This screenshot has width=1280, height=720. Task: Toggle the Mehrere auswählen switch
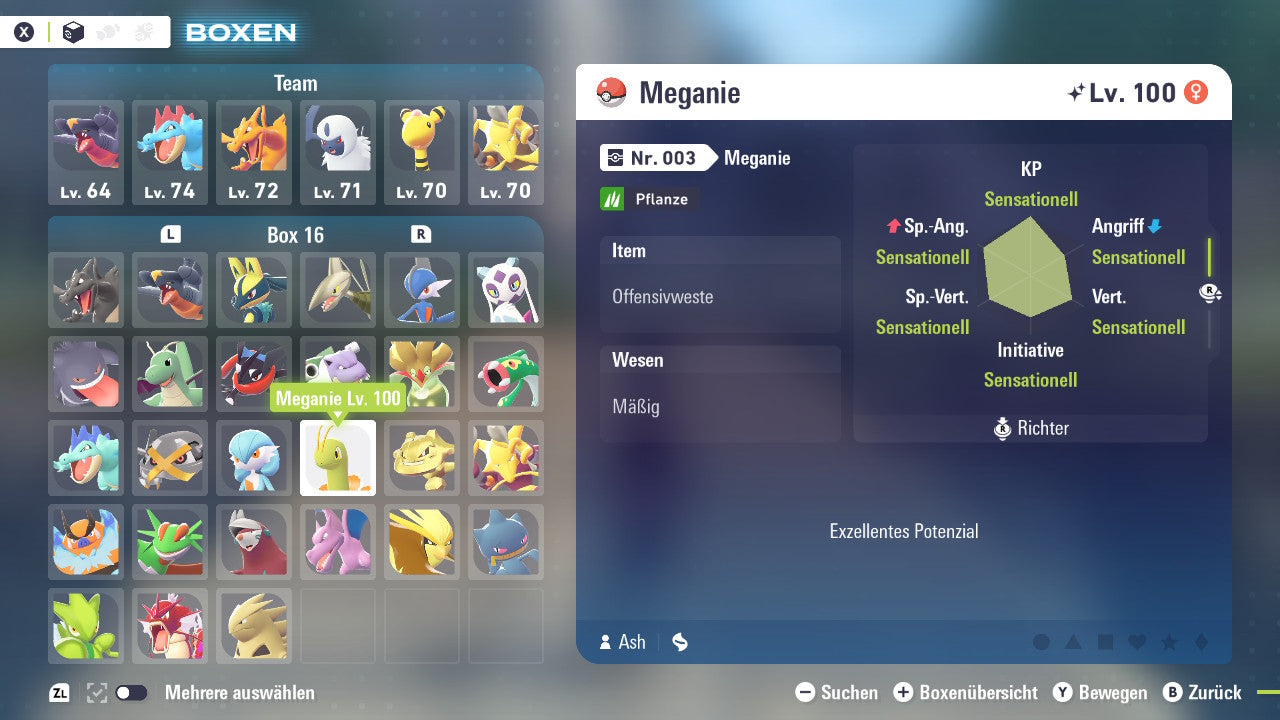point(131,693)
